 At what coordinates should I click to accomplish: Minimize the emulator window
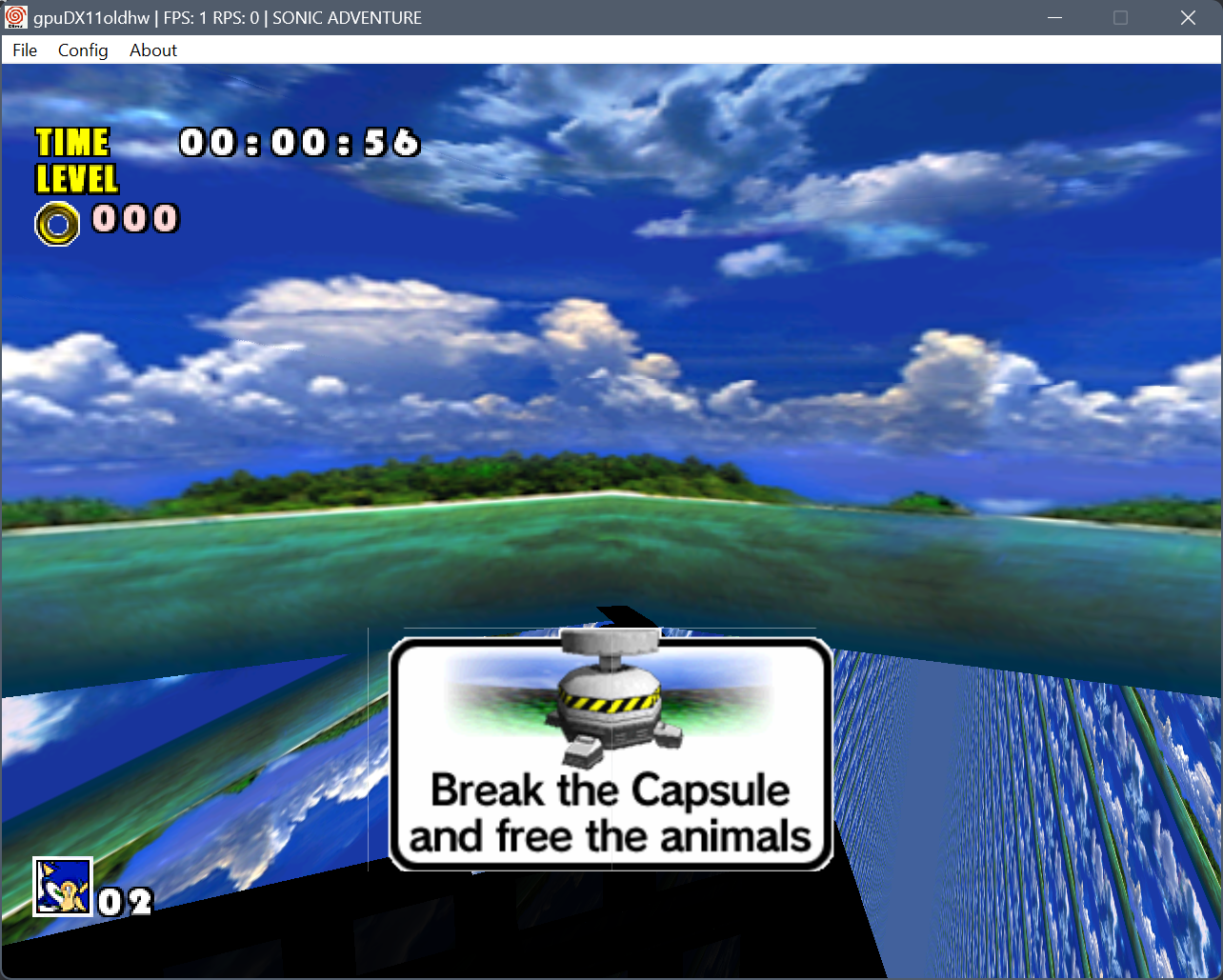[x=1054, y=18]
